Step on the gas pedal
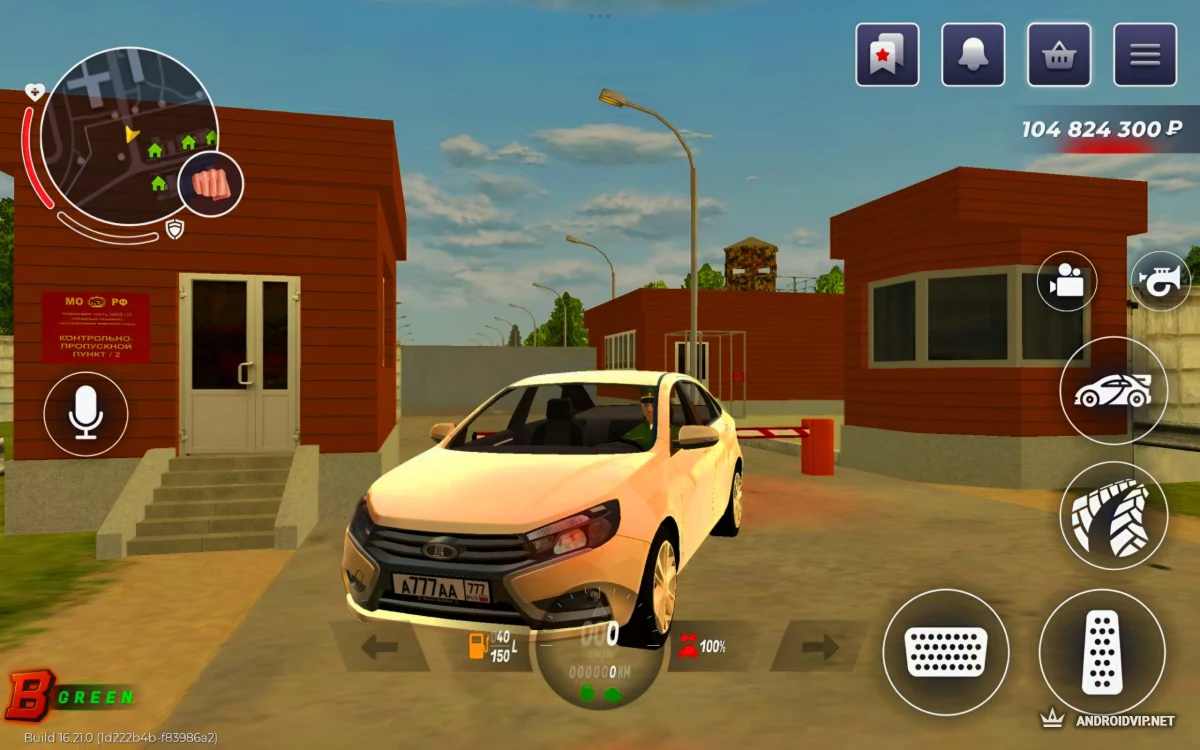 click(1102, 652)
